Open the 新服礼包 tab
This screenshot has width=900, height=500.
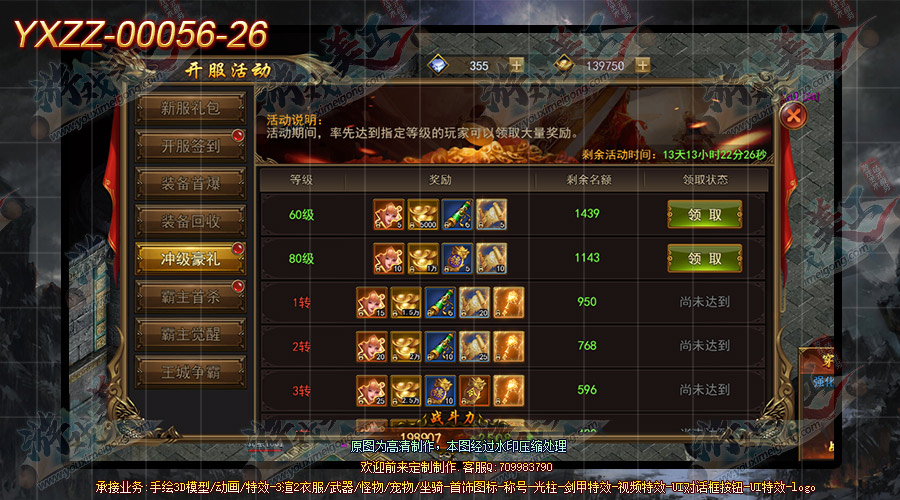pyautogui.click(x=190, y=109)
